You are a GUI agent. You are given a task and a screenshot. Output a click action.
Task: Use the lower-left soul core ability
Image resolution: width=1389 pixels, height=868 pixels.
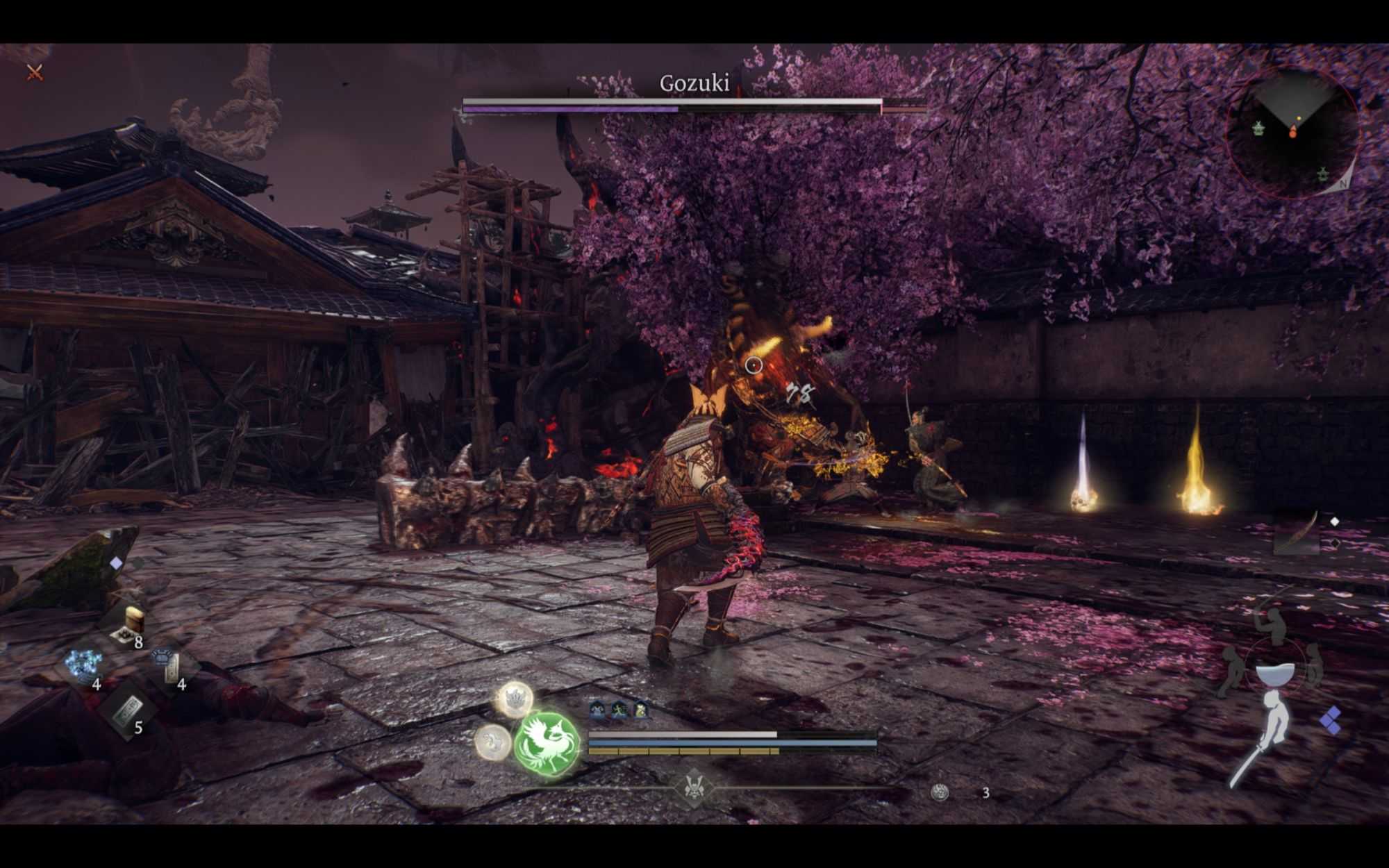click(493, 742)
